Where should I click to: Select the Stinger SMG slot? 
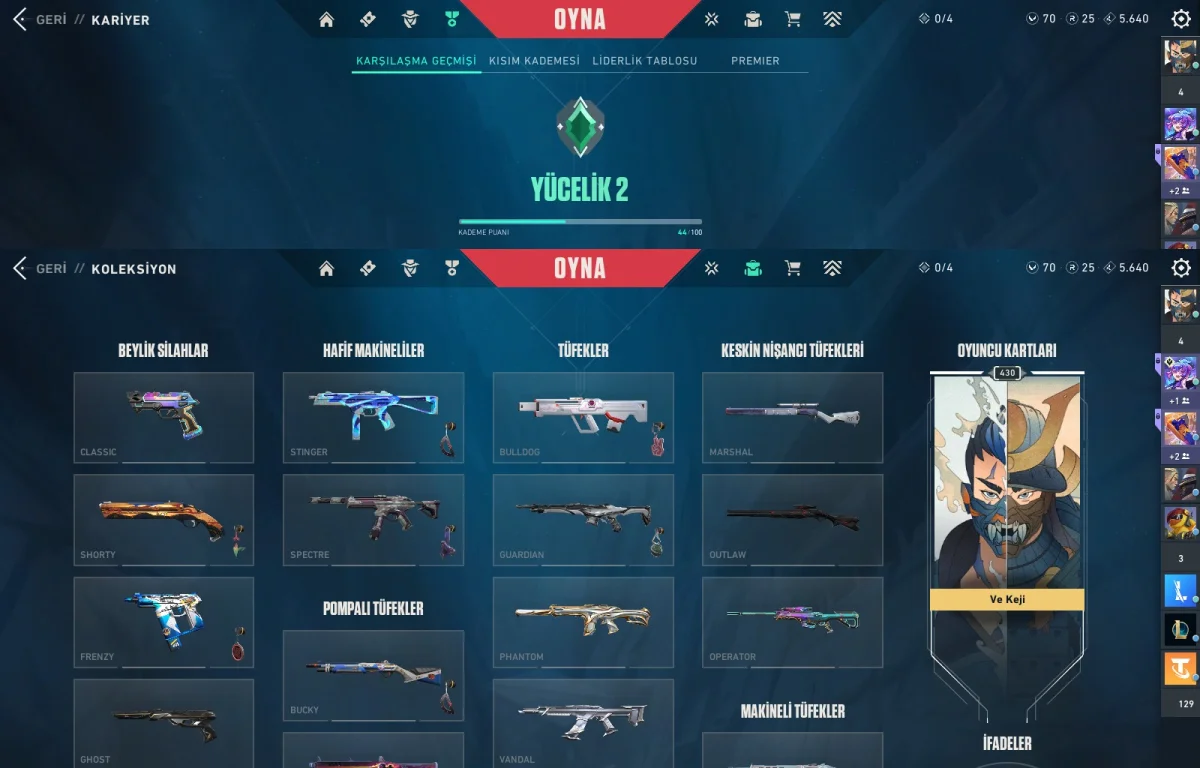pyautogui.click(x=373, y=417)
